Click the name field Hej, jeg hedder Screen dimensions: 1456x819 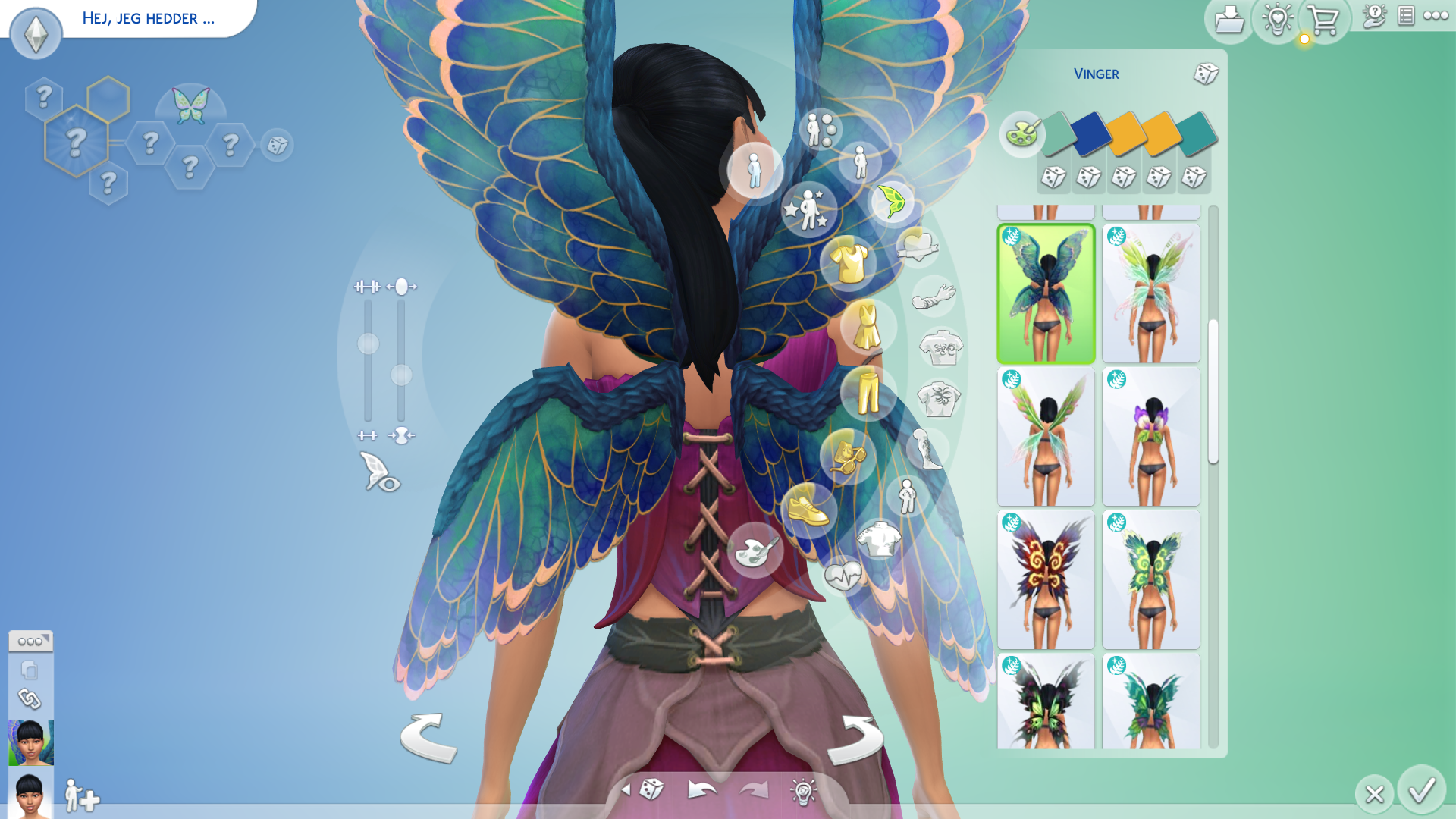pos(149,18)
